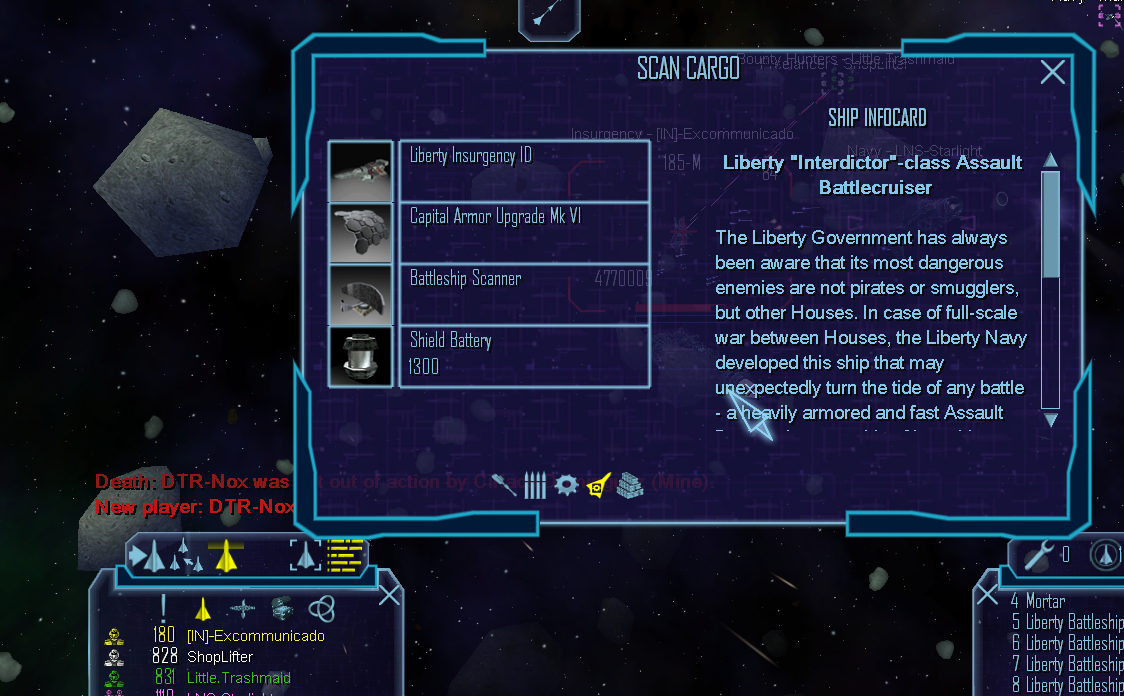1124x696 pixels.
Task: Close the weapons list panel
Action: coord(987,595)
